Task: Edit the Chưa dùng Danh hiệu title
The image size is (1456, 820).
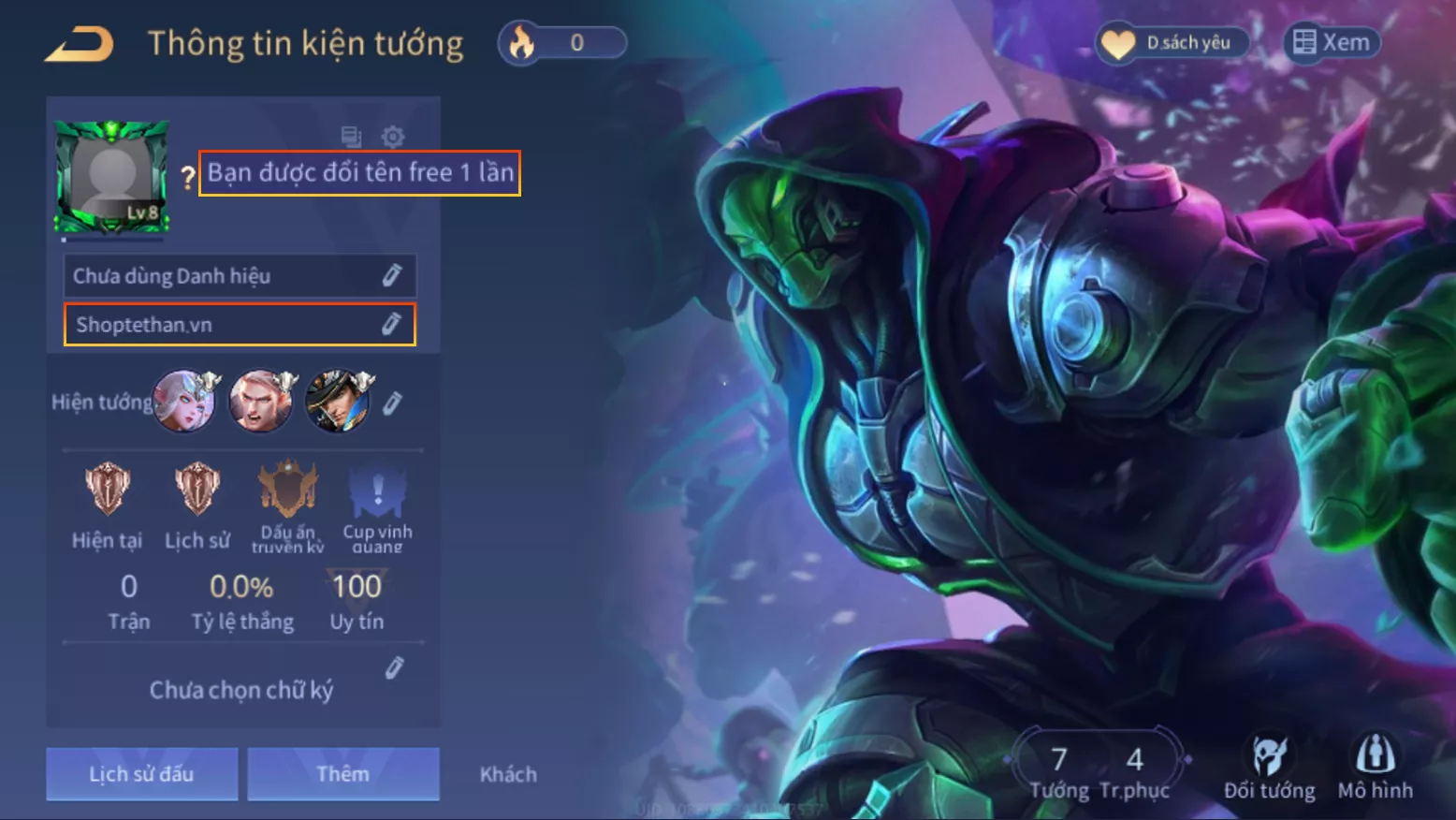Action: tap(391, 276)
